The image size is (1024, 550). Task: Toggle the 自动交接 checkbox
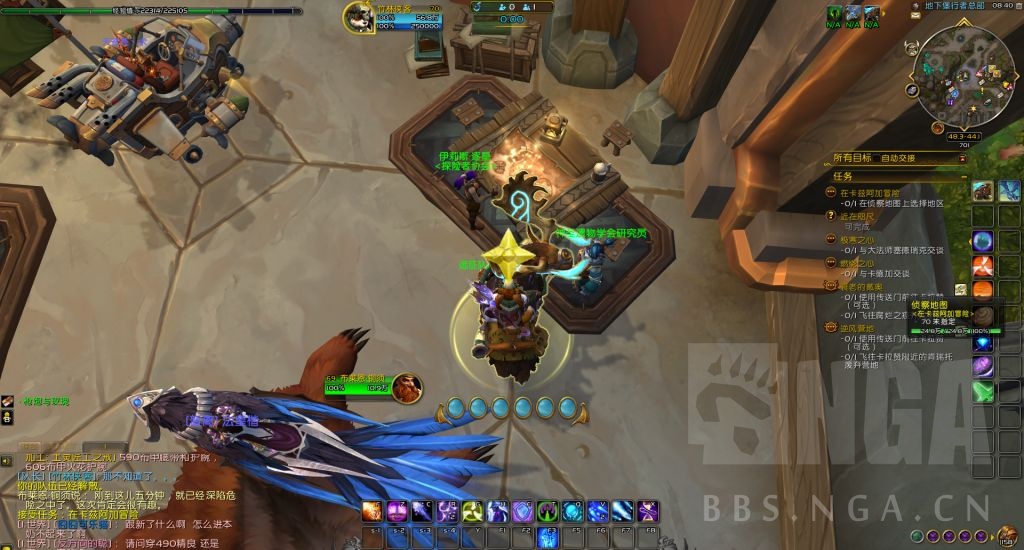pyautogui.click(x=876, y=158)
